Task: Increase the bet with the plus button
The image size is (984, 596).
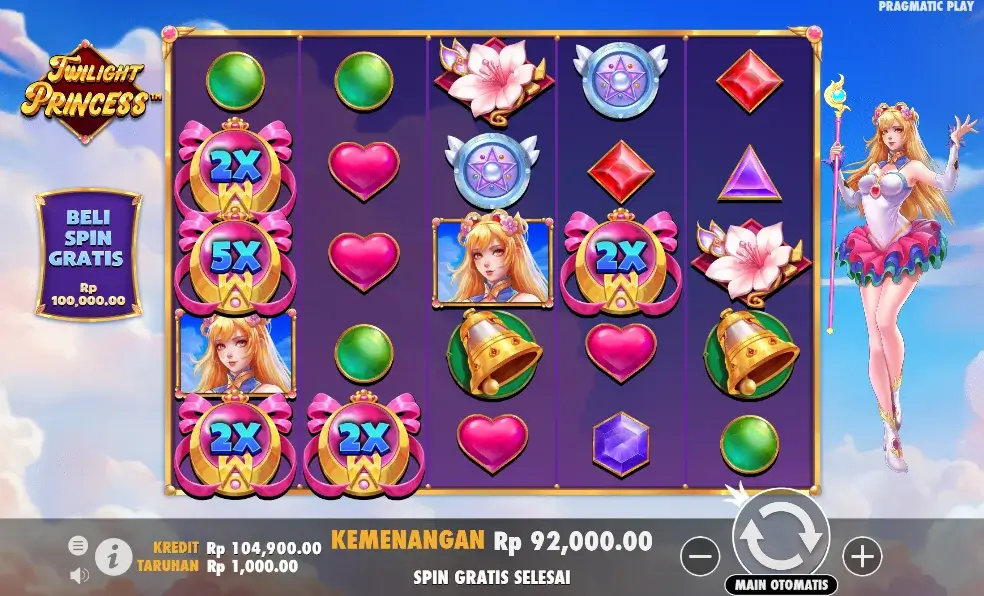Action: tap(860, 554)
